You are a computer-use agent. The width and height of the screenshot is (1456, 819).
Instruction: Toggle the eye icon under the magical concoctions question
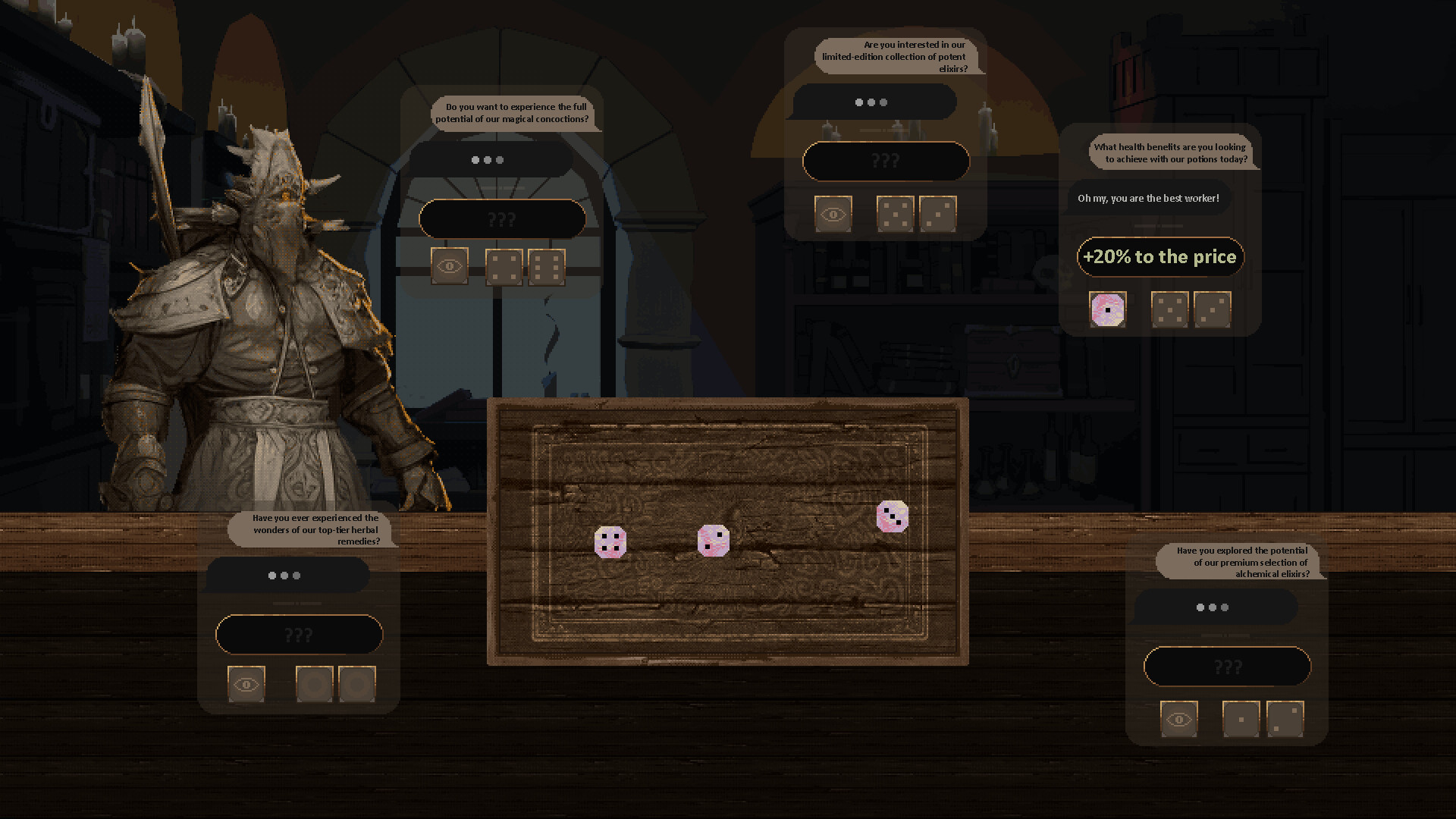pos(449,265)
